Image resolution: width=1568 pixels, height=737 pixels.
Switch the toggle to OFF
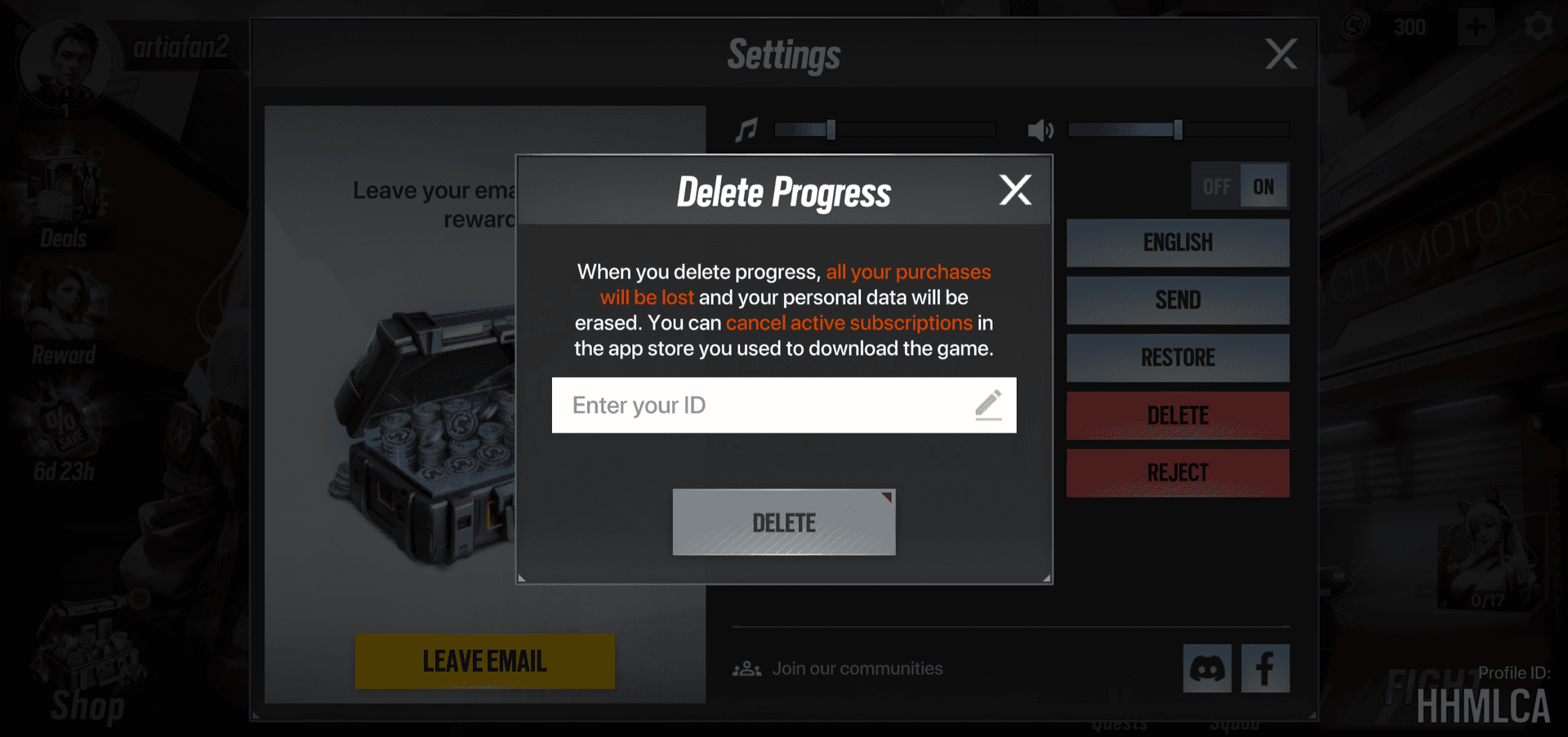click(1216, 187)
